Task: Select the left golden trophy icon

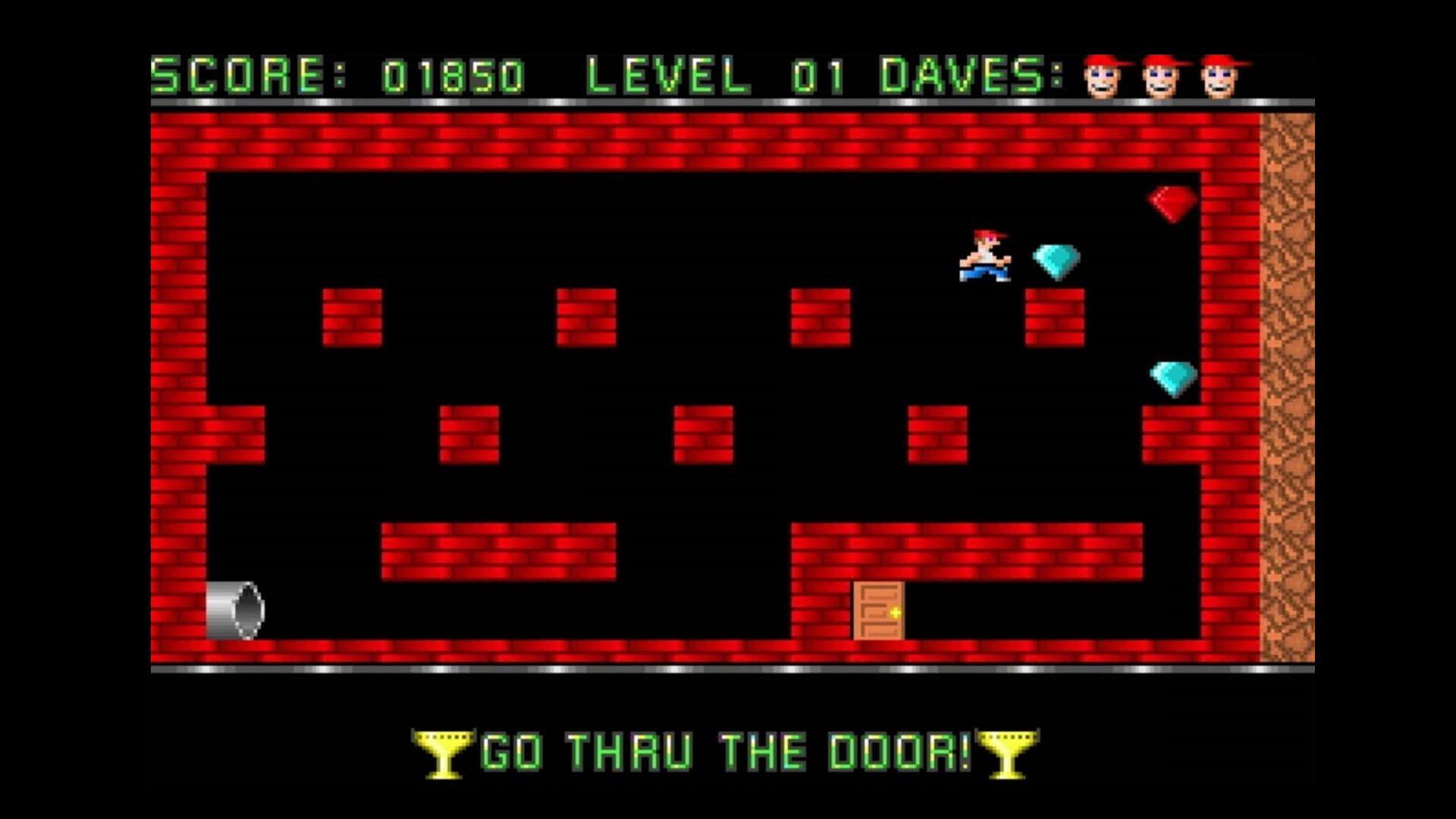Action: (442, 752)
